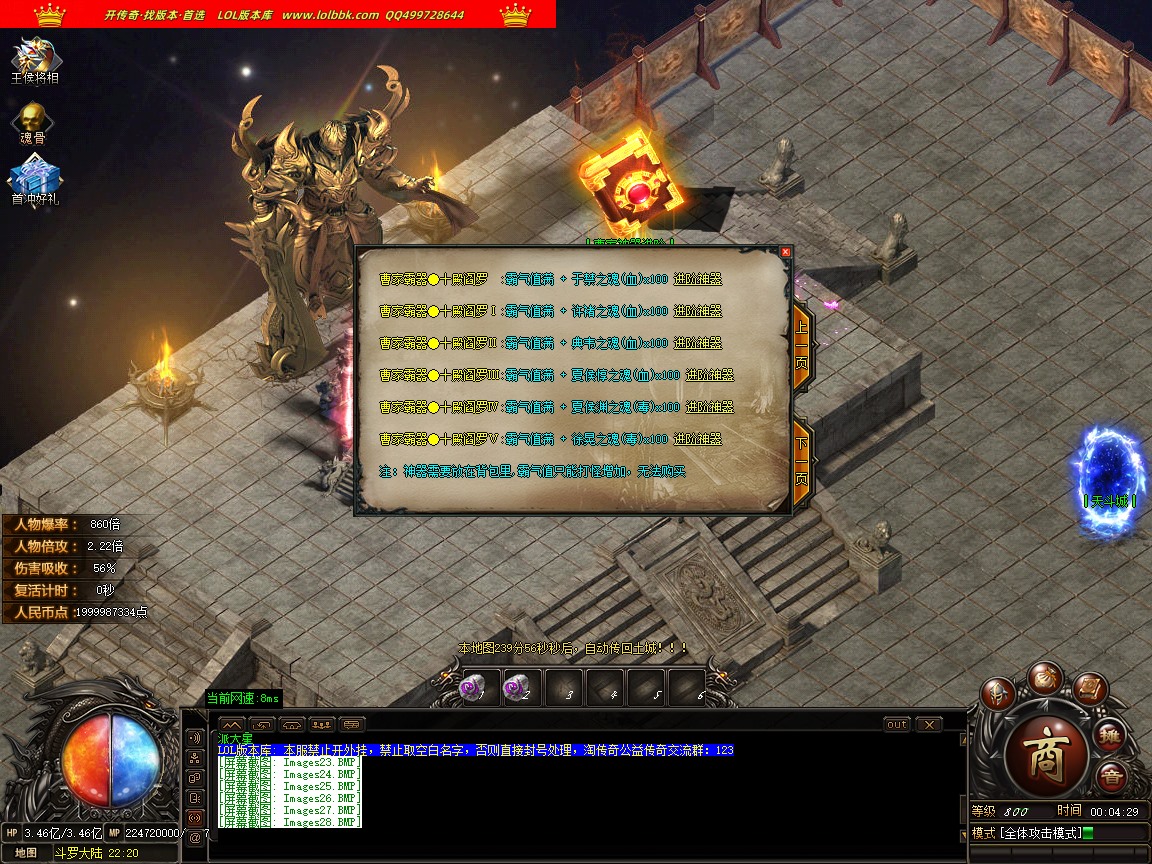
Task: Open the stall with the 摊 button
Action: click(x=1111, y=737)
